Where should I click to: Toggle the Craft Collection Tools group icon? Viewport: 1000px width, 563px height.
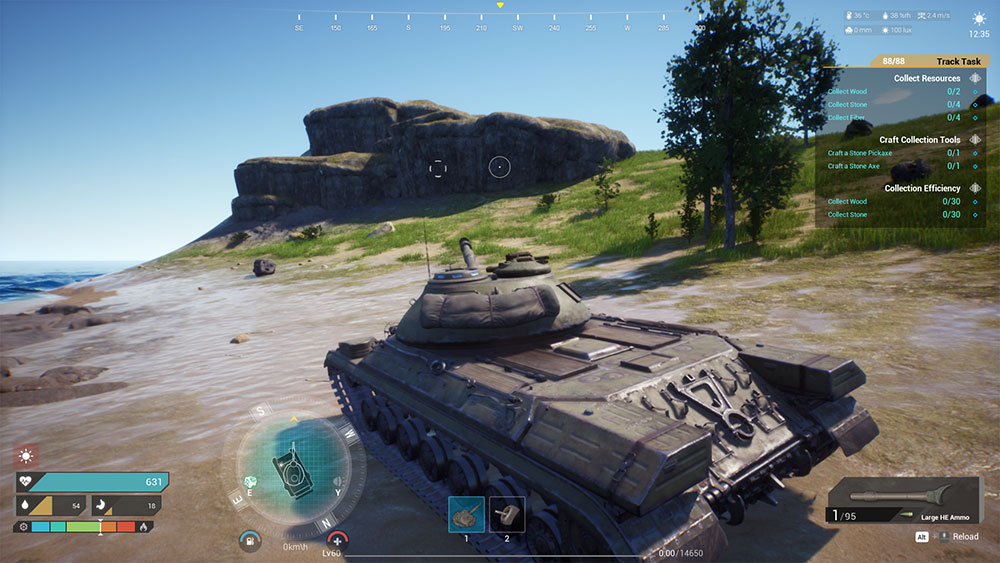(x=976, y=140)
